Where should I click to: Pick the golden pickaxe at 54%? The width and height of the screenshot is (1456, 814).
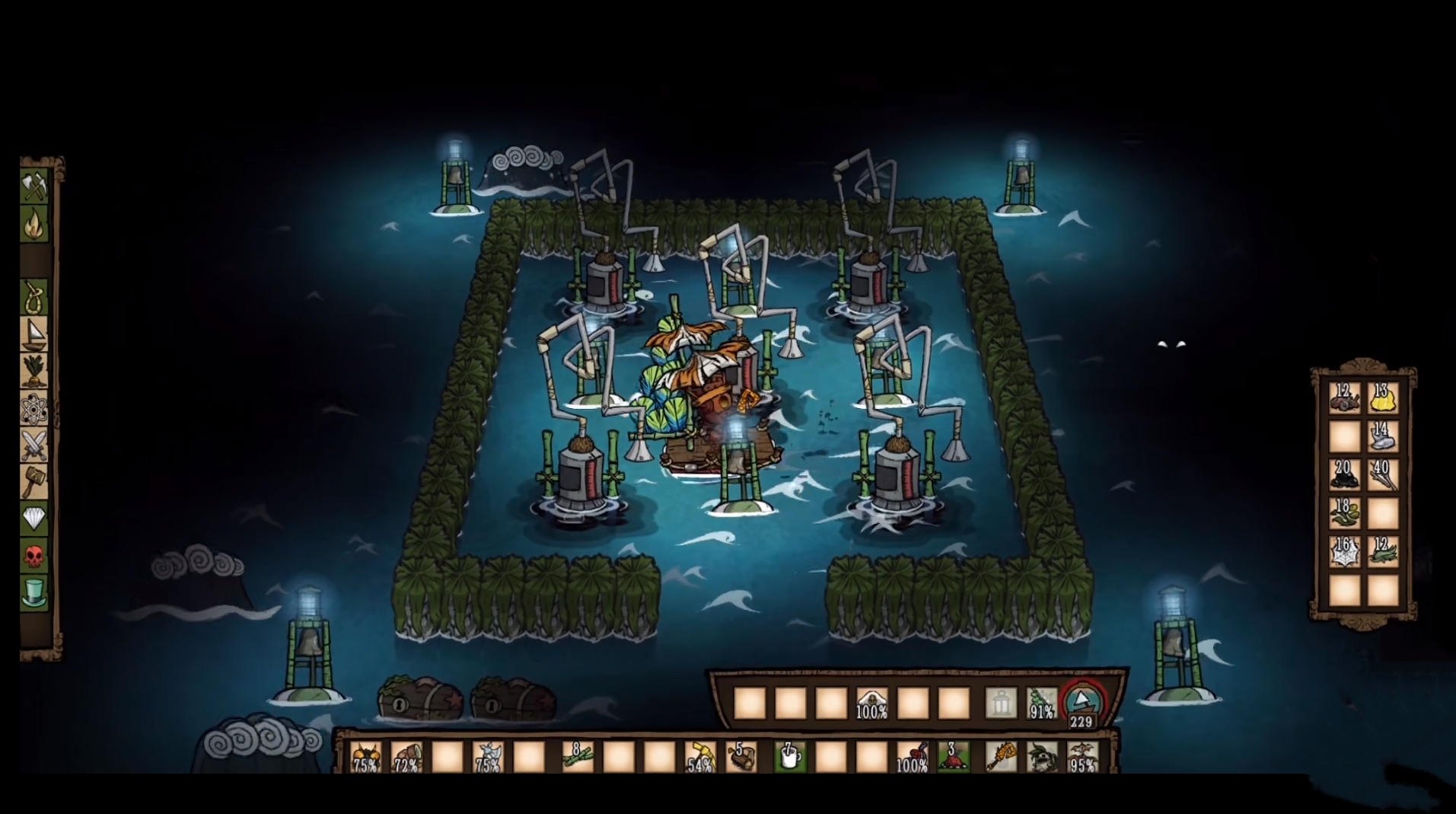pos(699,757)
